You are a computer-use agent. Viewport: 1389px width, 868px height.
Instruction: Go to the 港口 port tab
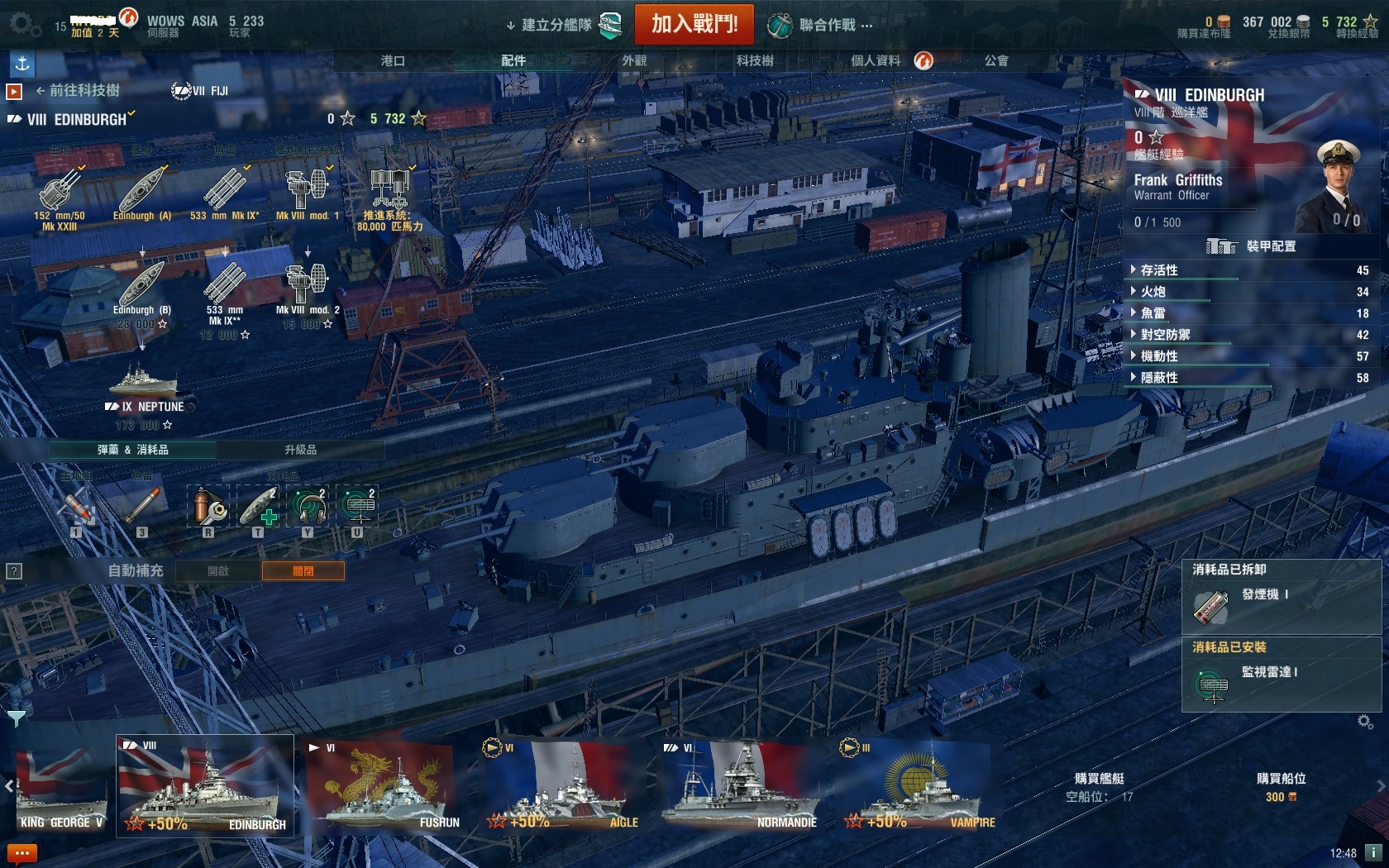[393, 60]
